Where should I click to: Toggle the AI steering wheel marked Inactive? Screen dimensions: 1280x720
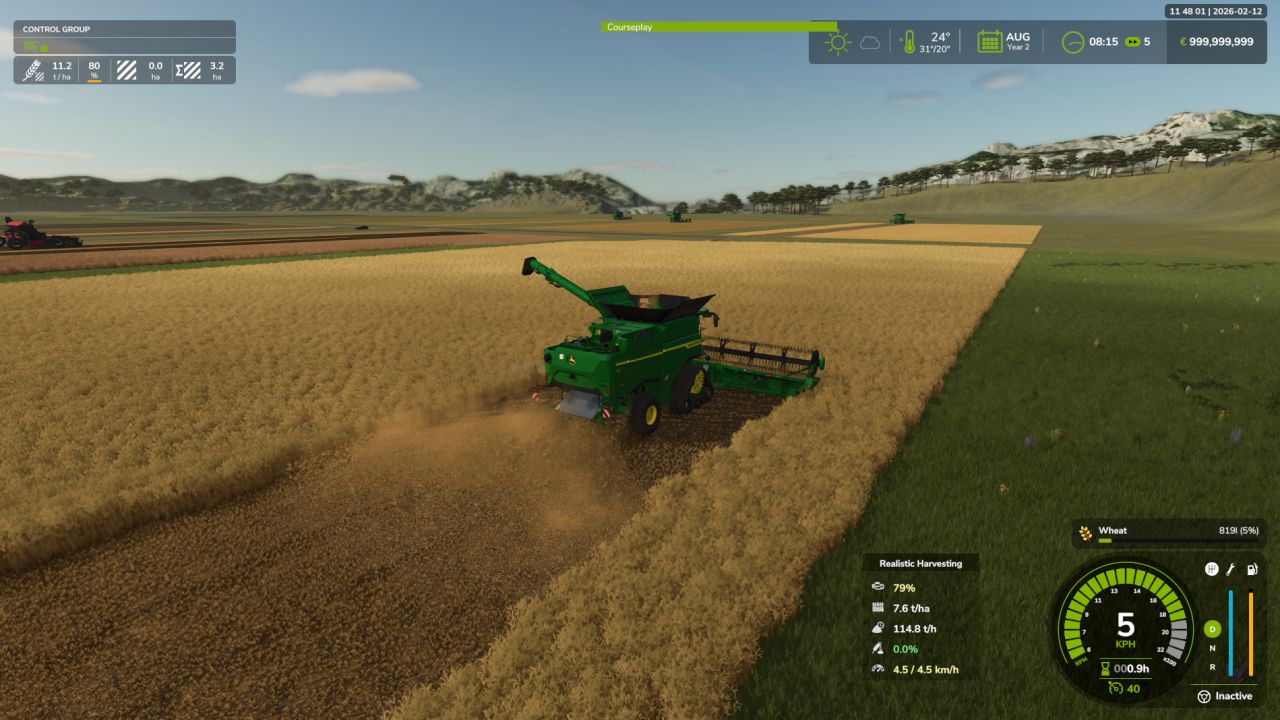(1204, 695)
